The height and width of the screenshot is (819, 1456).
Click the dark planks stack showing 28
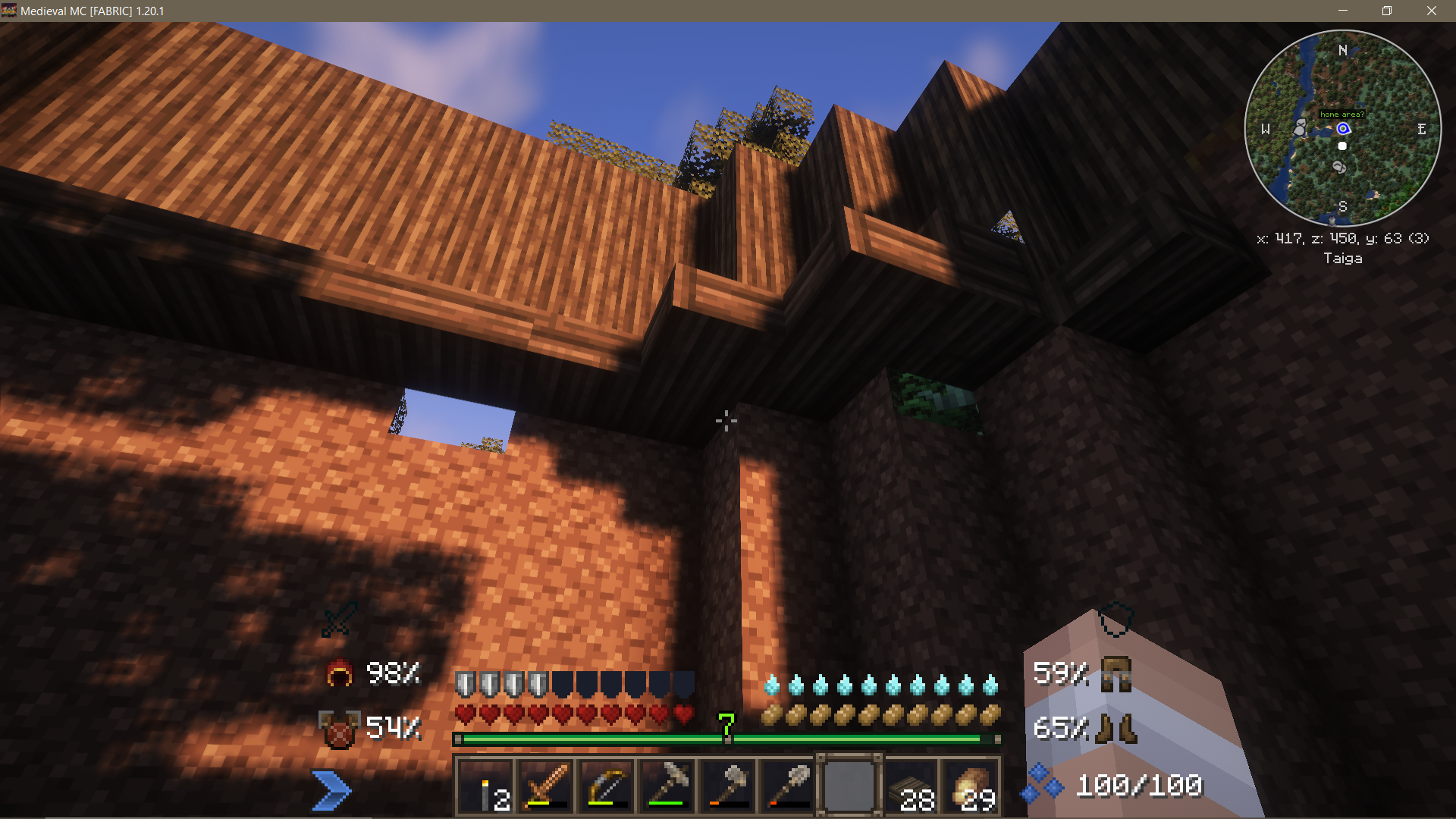tap(910, 785)
